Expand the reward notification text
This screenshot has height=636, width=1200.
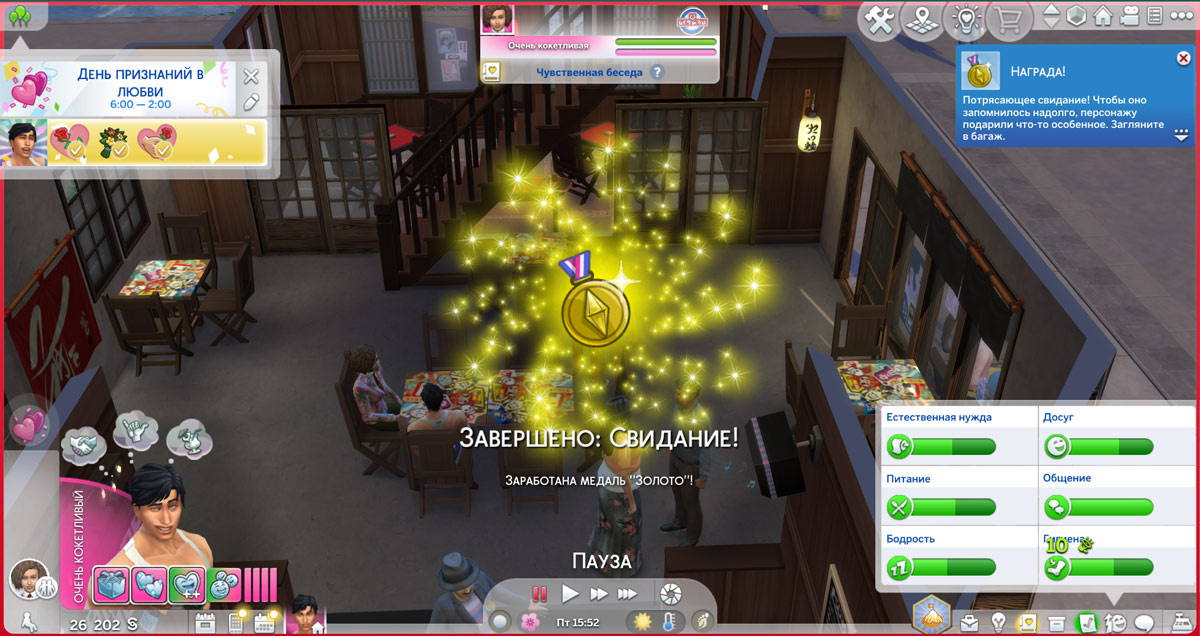click(1181, 134)
